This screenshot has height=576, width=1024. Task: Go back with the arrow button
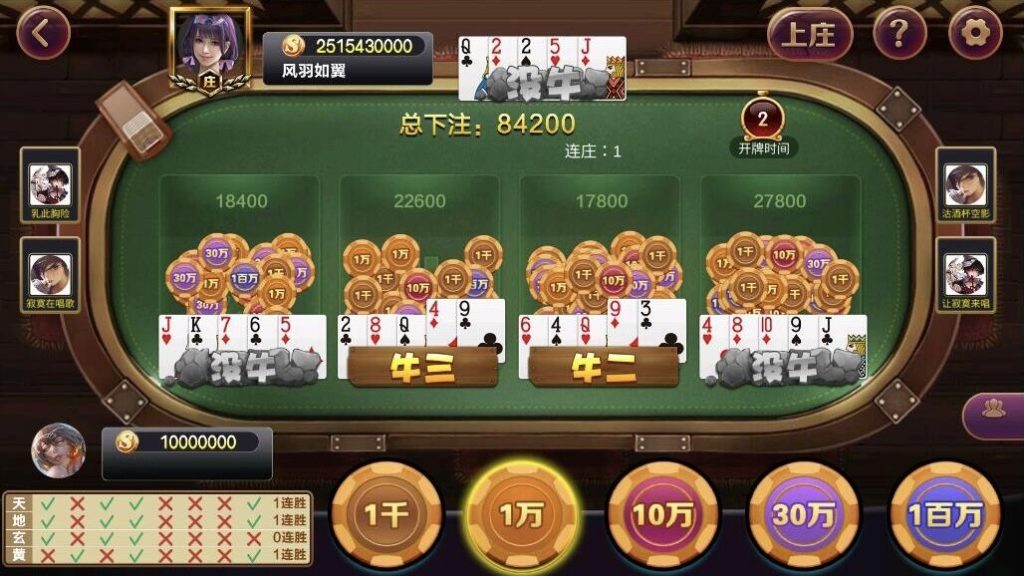[x=43, y=34]
